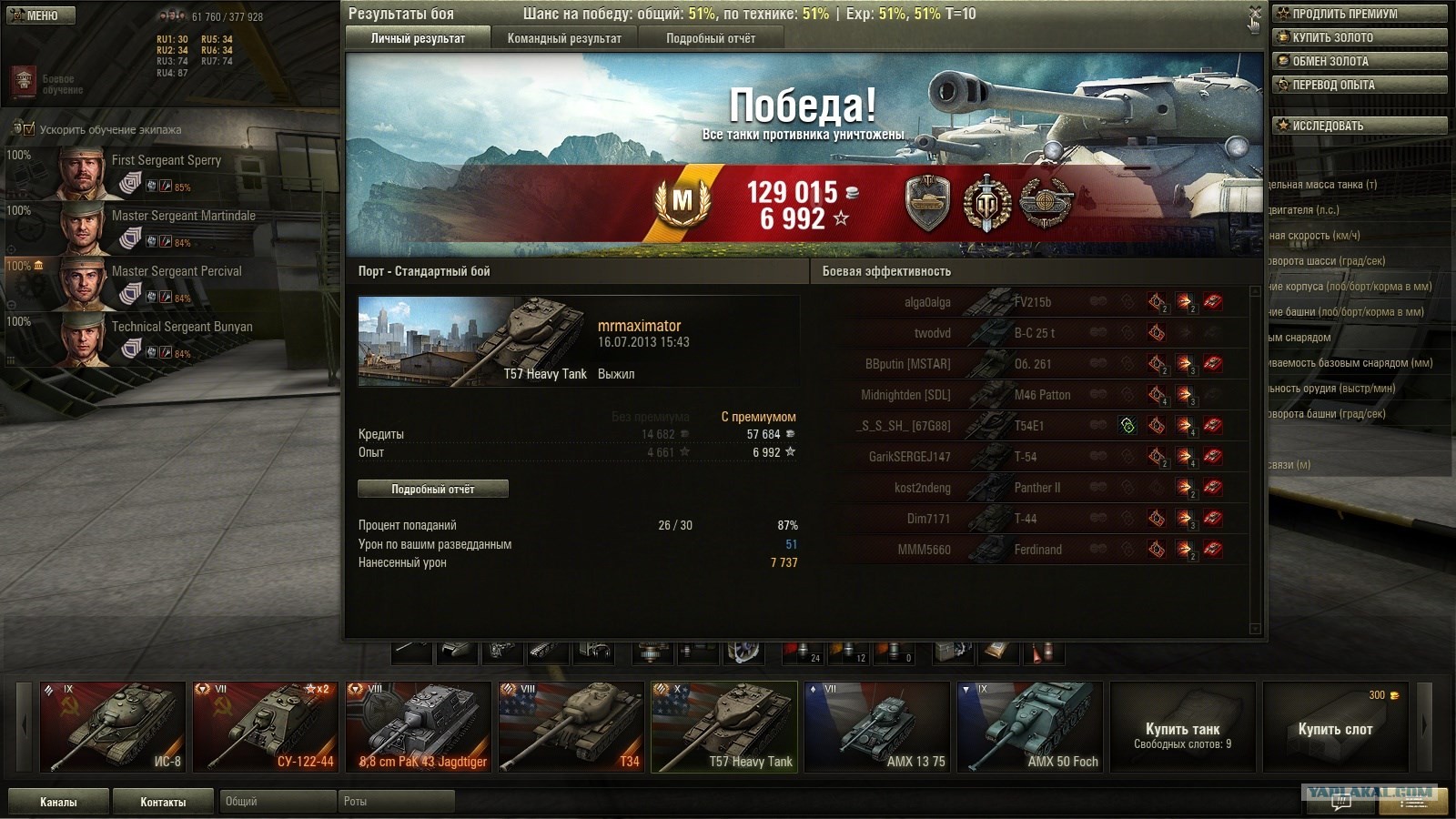This screenshot has width=1456, height=819.
Task: Pick the AMX 50 Foch tank
Action: (1029, 727)
